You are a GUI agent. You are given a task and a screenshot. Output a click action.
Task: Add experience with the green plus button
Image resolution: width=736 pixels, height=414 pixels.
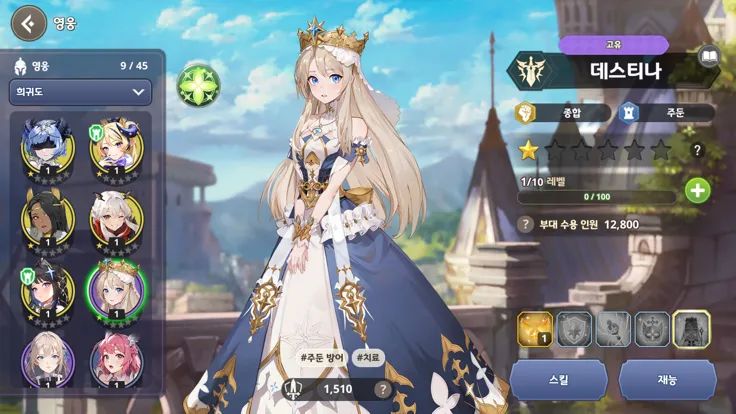click(697, 190)
